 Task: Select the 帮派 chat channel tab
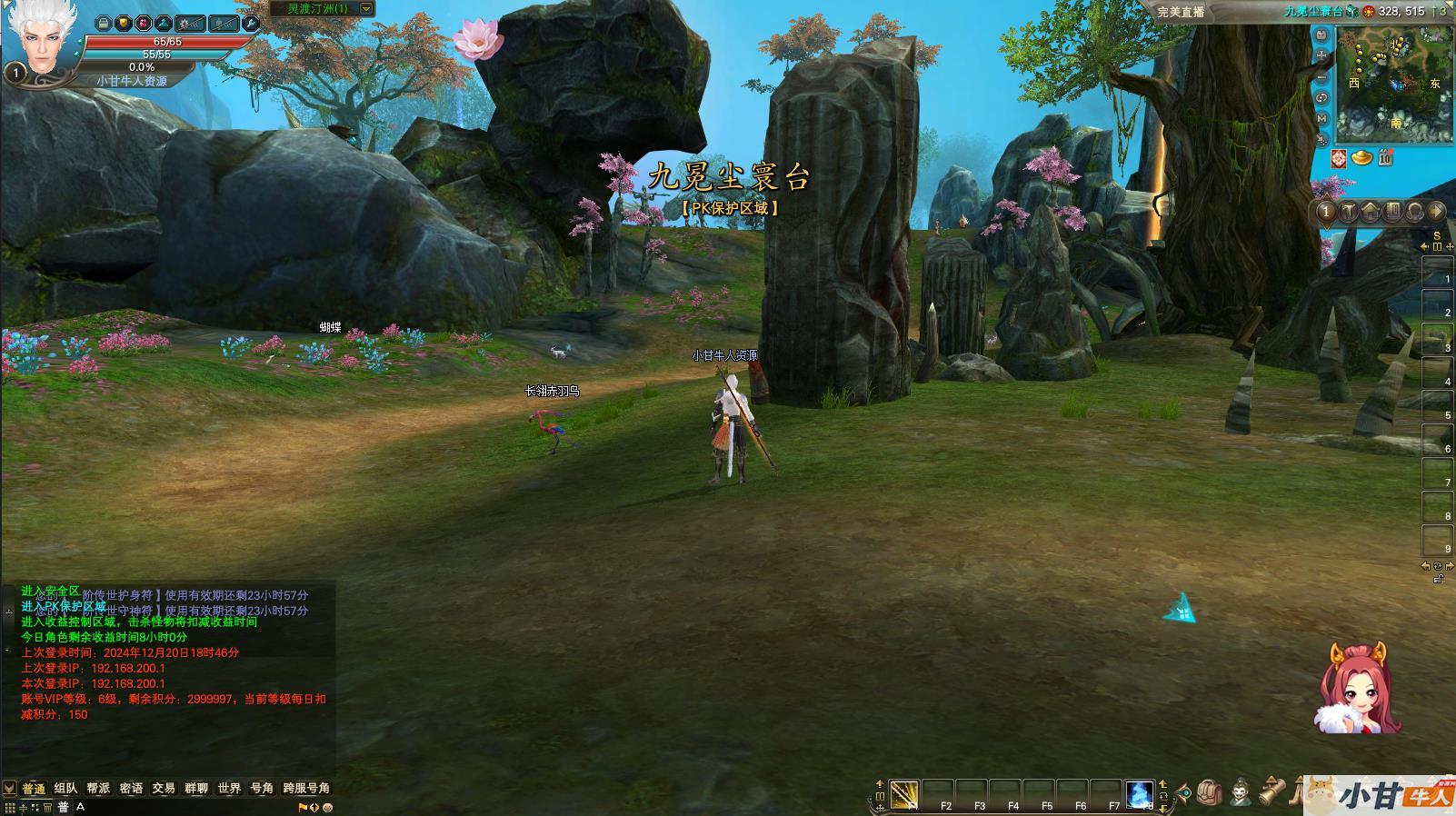coord(98,788)
